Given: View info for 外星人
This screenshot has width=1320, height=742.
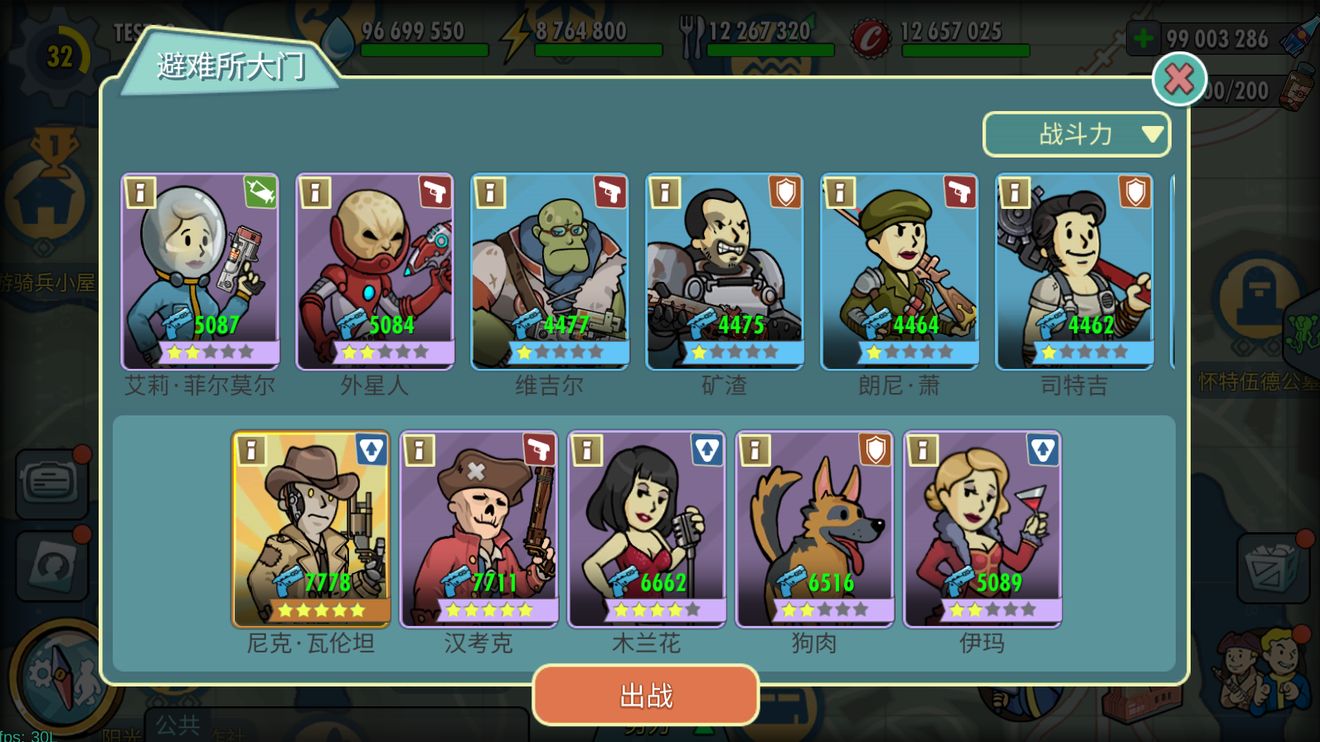Looking at the screenshot, I should tap(315, 193).
